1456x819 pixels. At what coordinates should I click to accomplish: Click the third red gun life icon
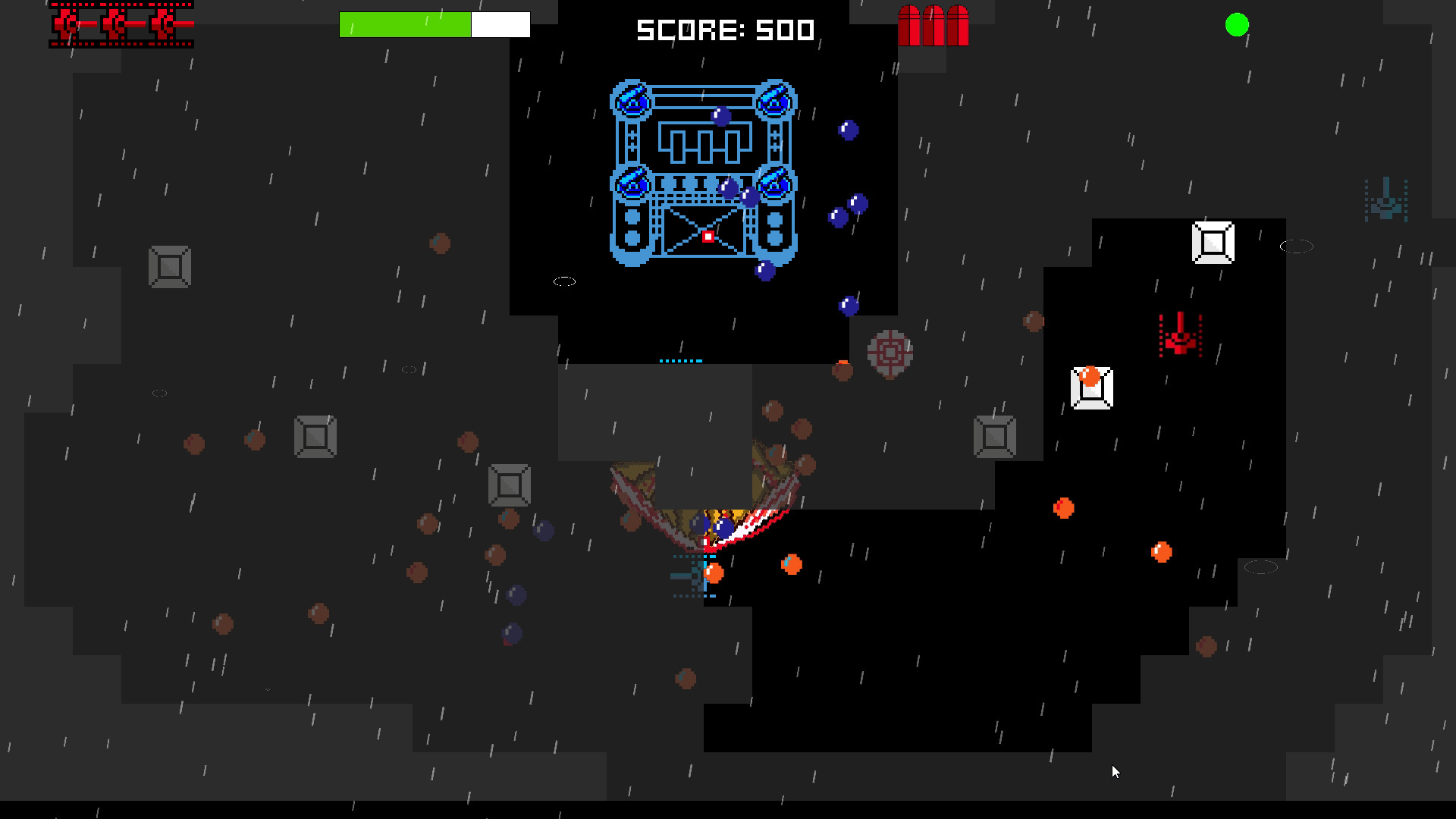click(x=161, y=24)
